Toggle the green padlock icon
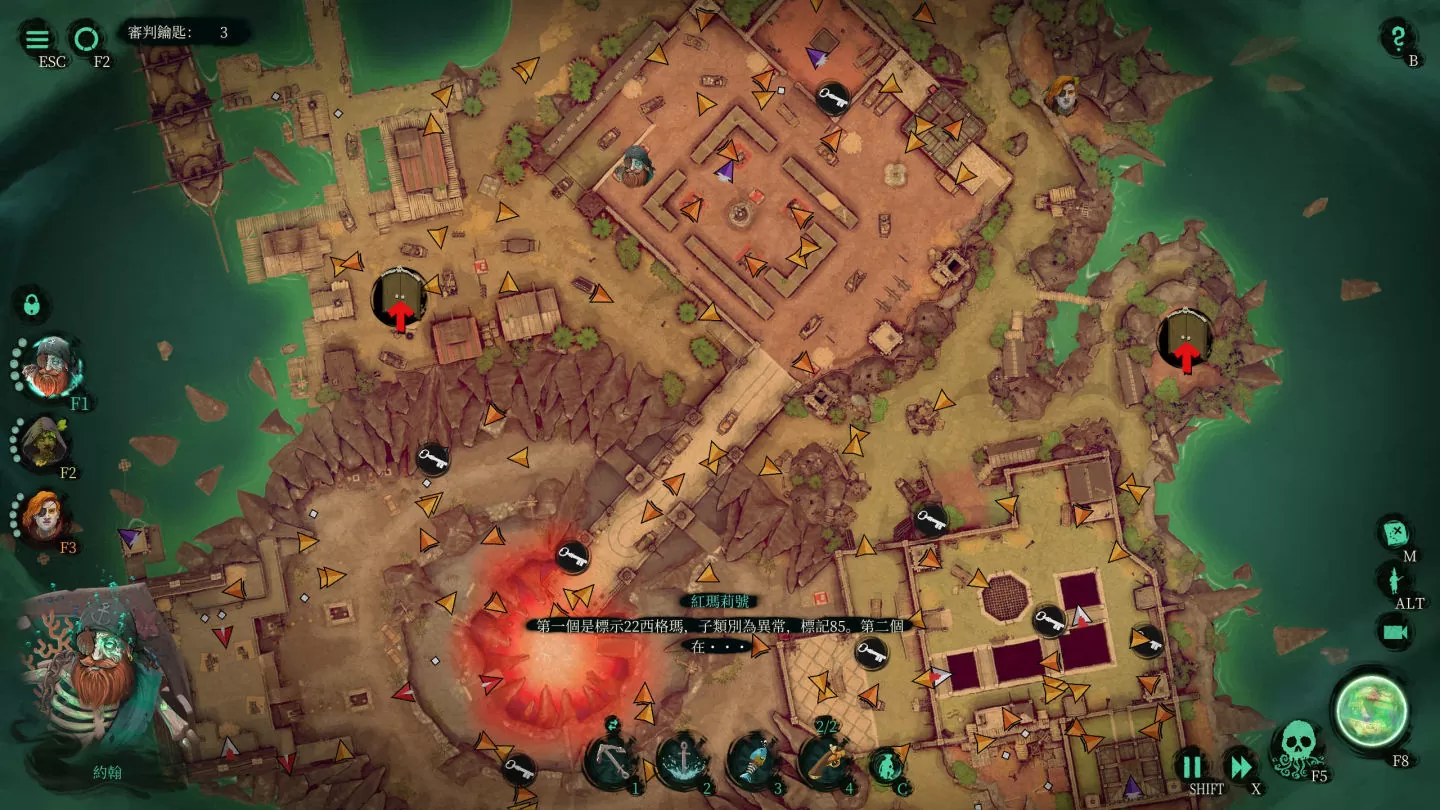 (x=31, y=302)
